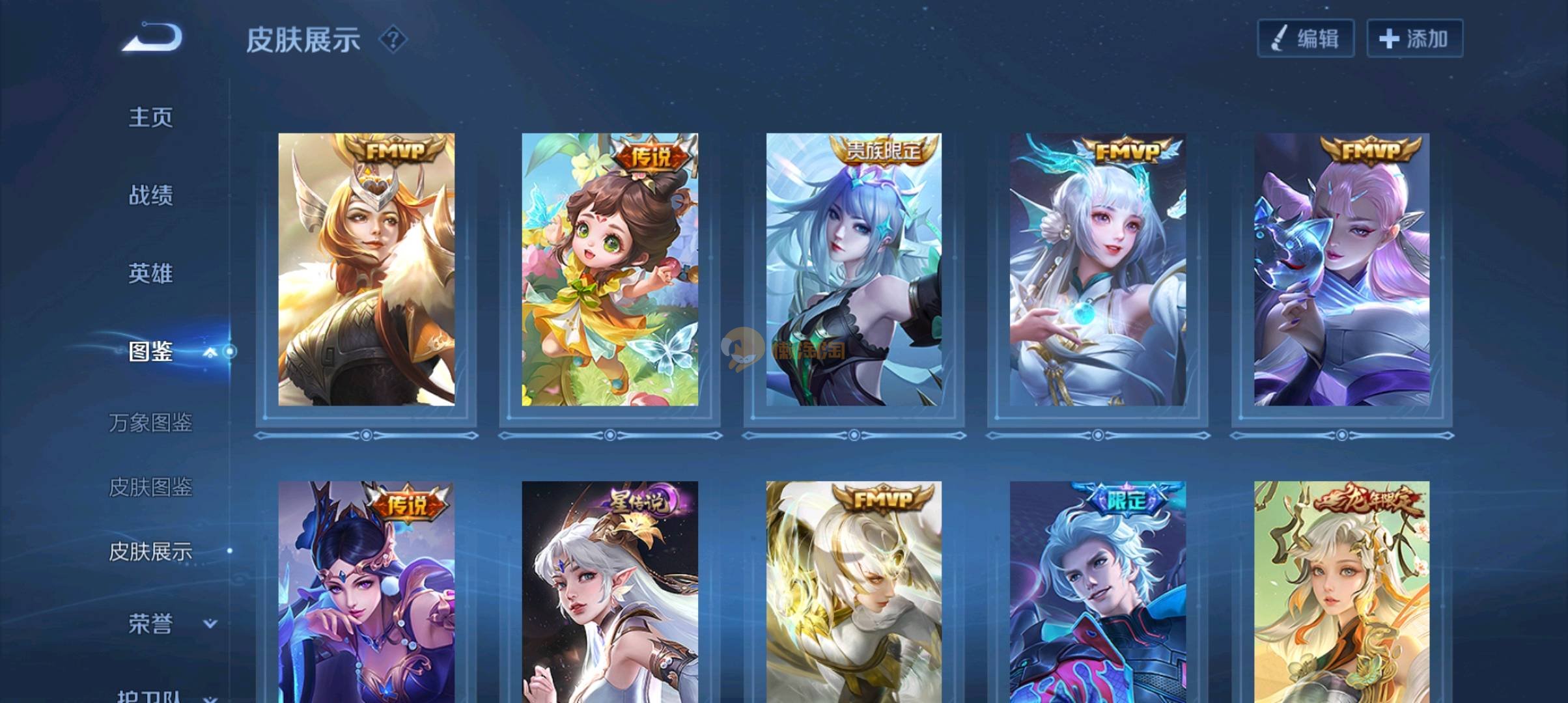Select the purple-haired 传说 skin card
1568x703 pixels.
pos(366,592)
